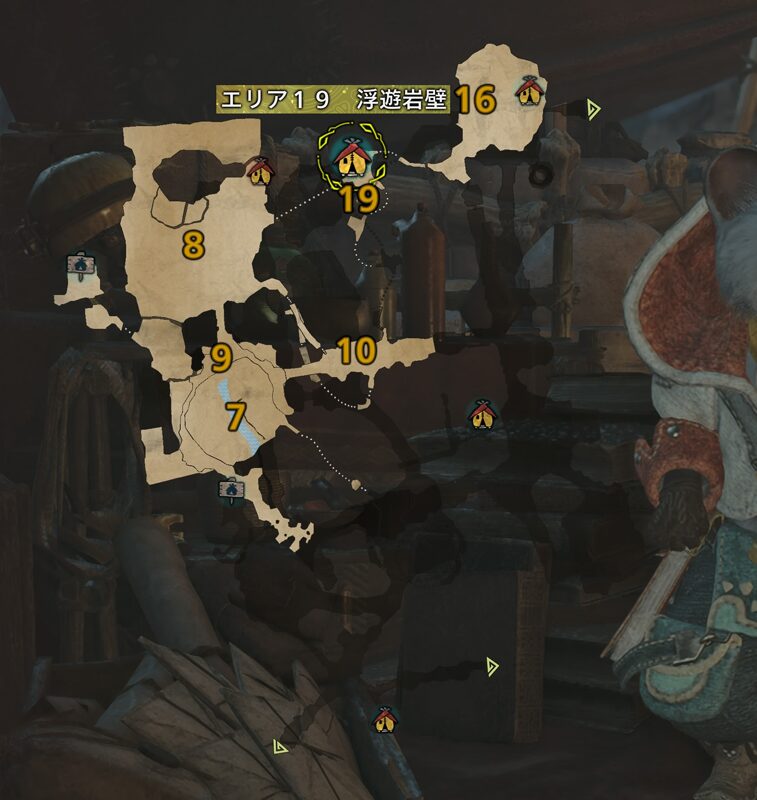Choose the camp icon beside area 16
757x800 pixels.
point(529,93)
